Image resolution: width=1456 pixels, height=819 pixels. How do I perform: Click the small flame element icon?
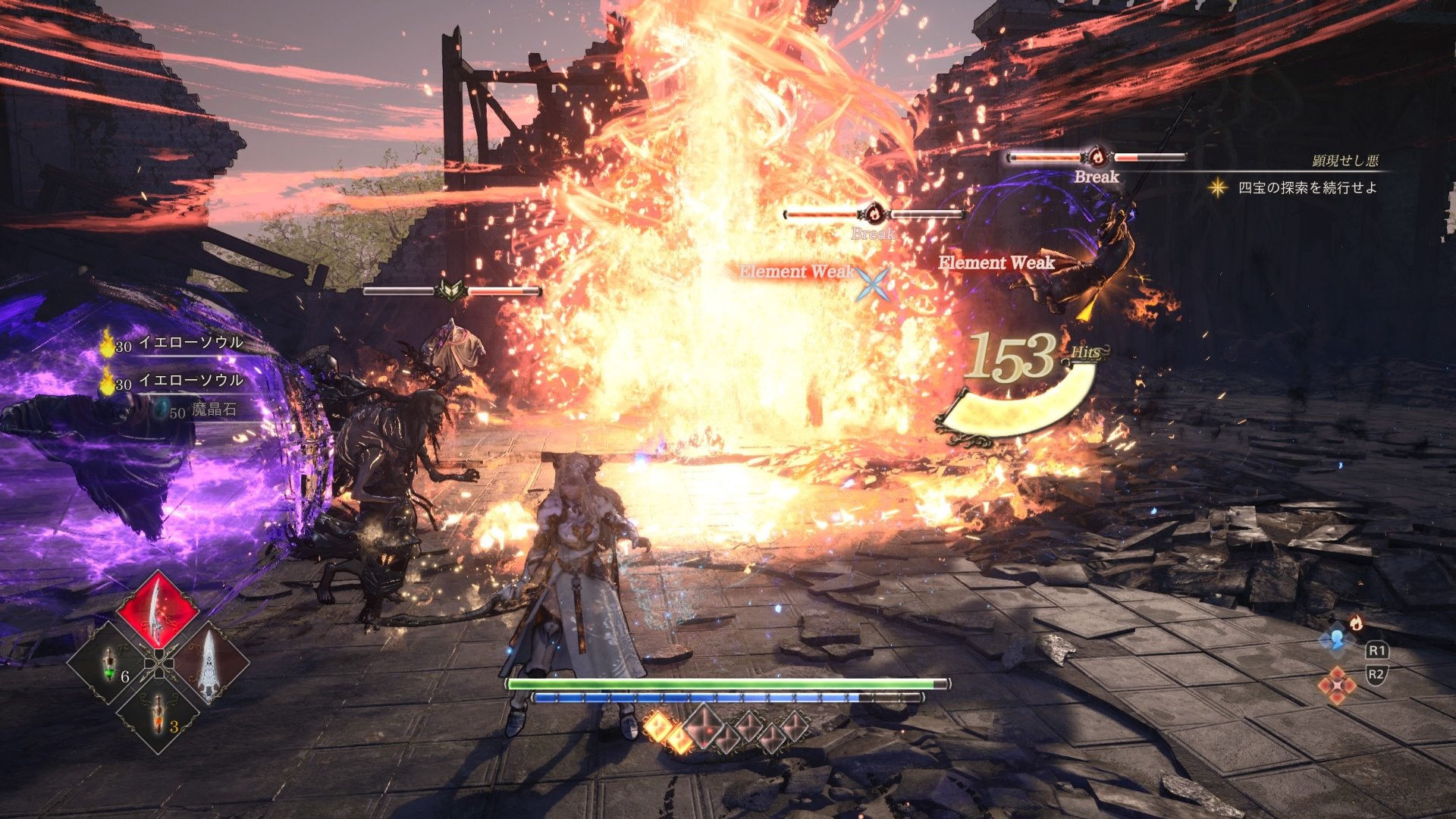pyautogui.click(x=1356, y=623)
